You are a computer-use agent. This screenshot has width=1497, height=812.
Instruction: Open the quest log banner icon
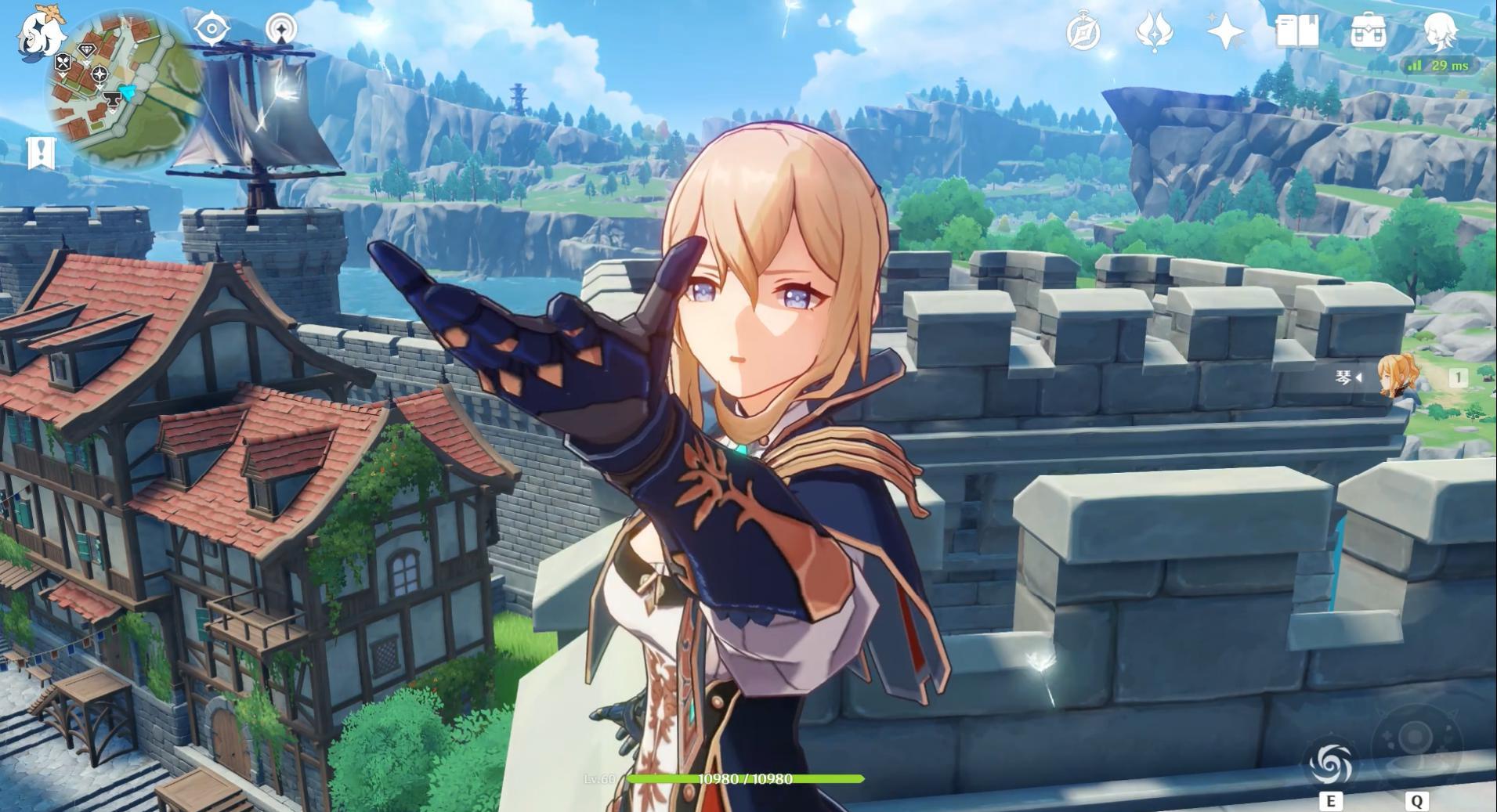pos(41,153)
